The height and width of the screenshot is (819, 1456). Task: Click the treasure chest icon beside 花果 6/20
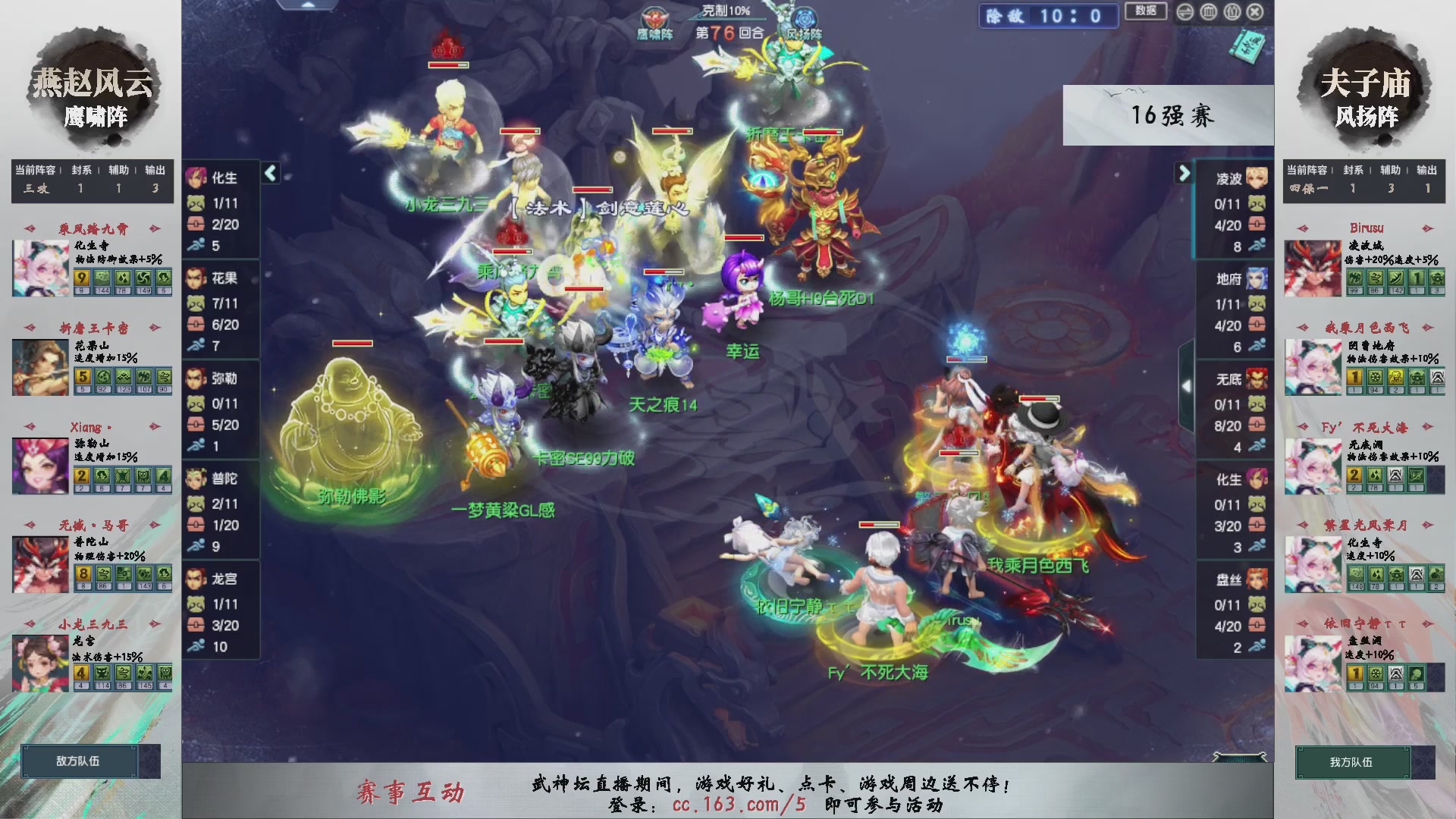point(197,322)
